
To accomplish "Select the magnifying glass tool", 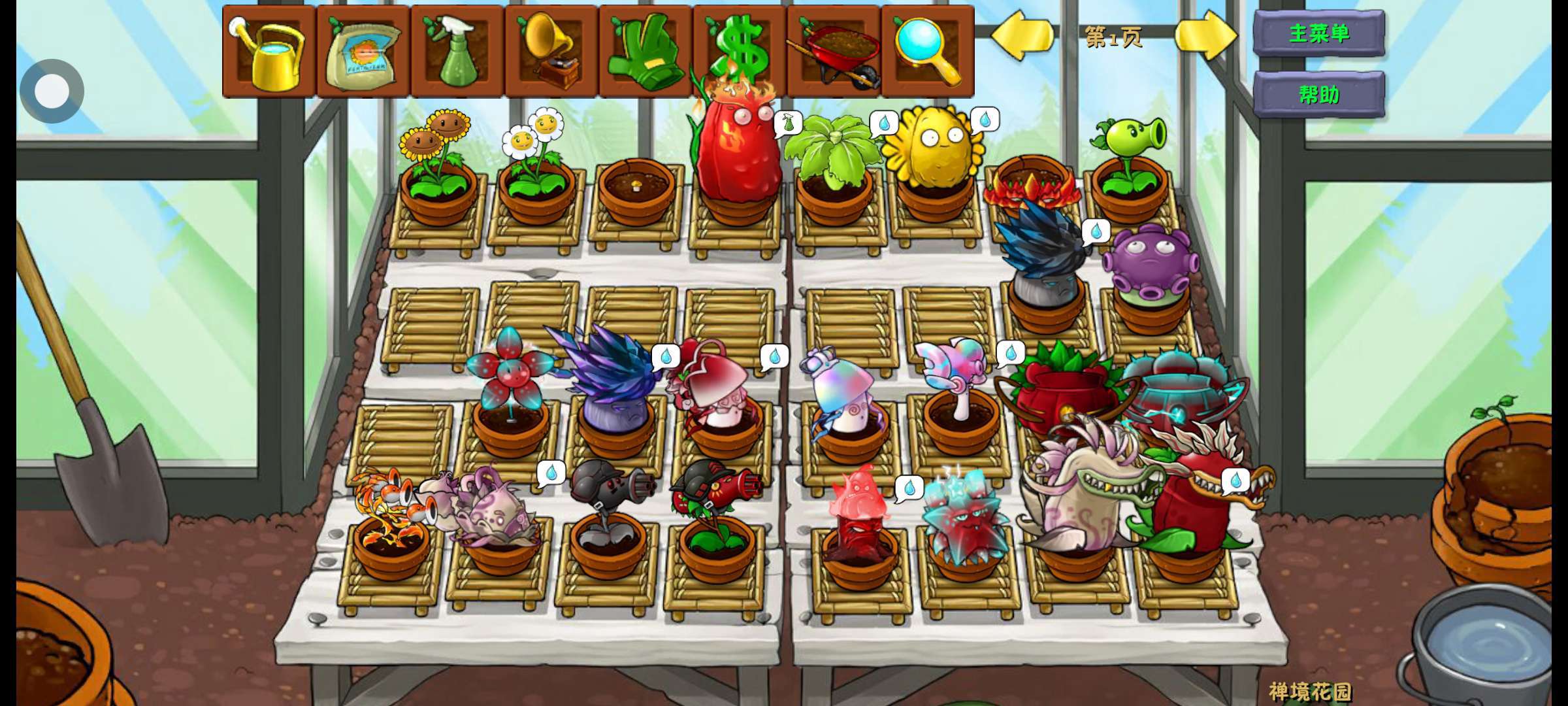I will 928,51.
